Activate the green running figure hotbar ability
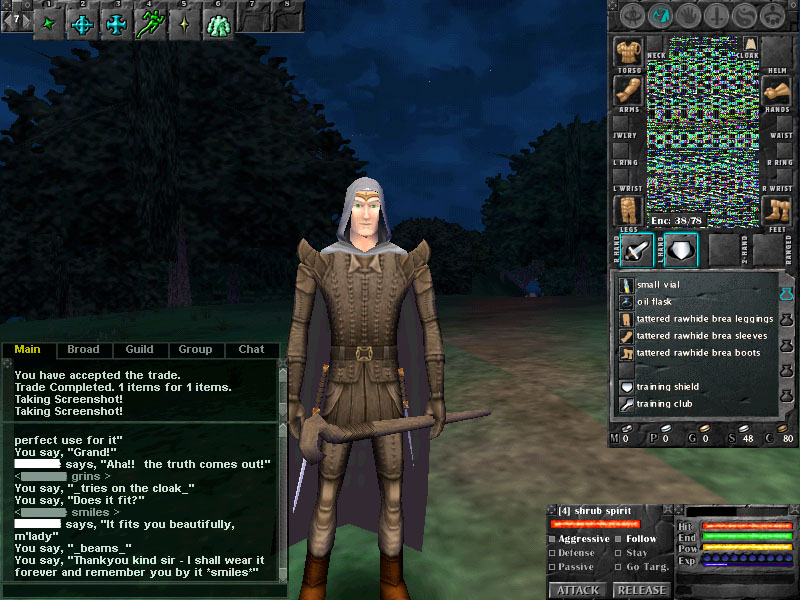This screenshot has height=600, width=800. pos(151,22)
